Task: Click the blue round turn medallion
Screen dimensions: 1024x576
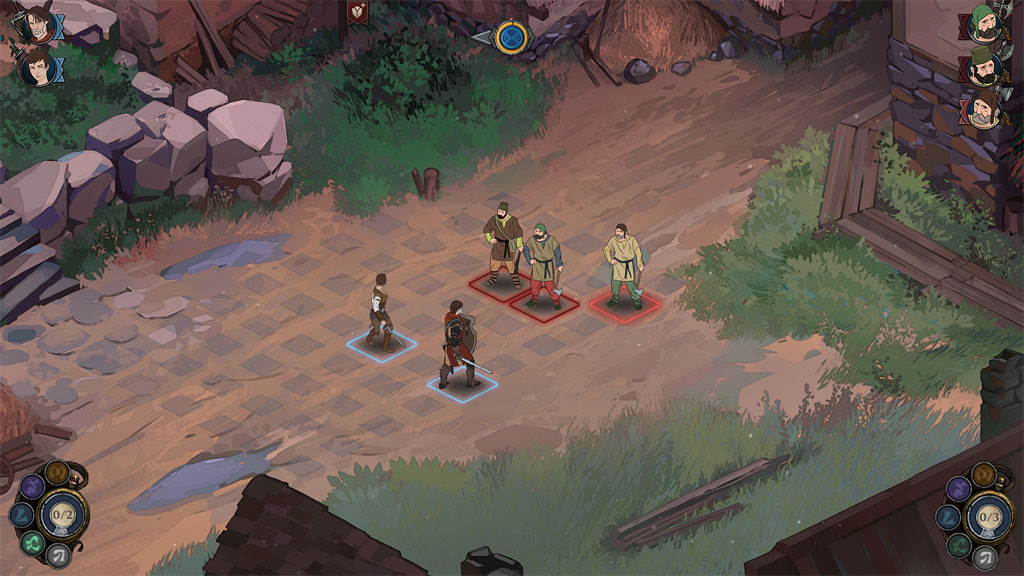Action: [511, 37]
